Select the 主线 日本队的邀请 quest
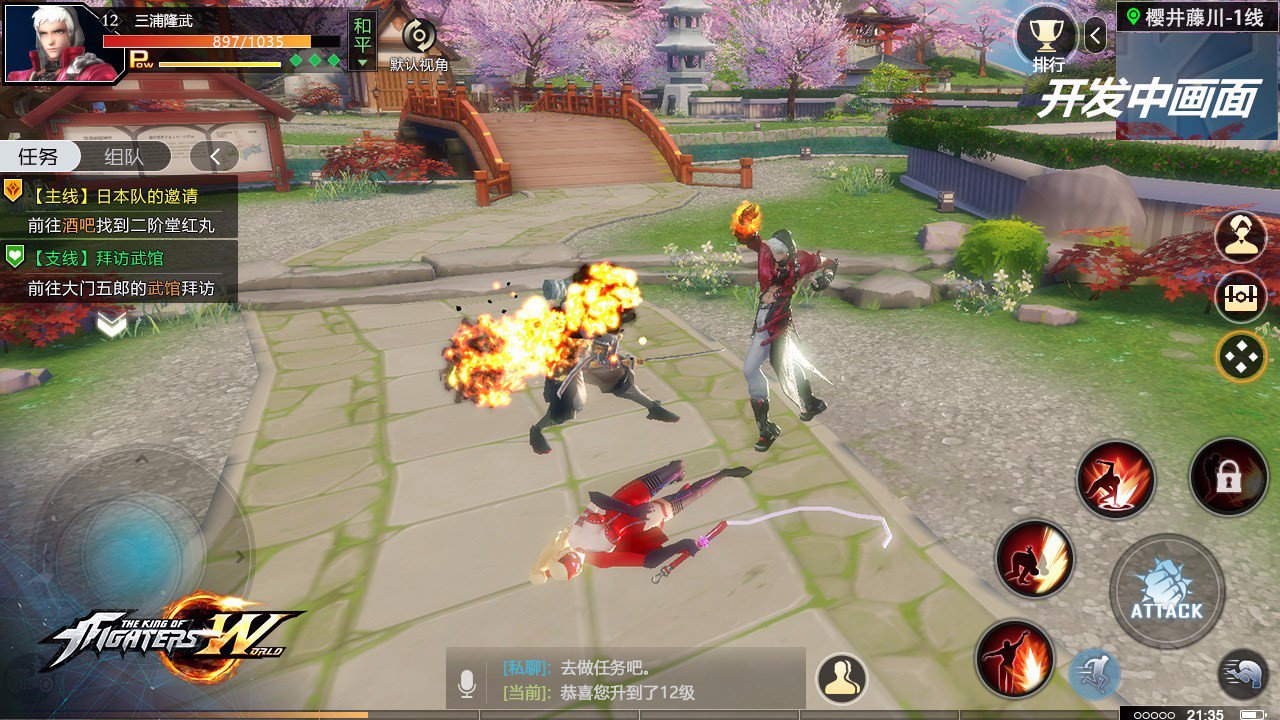The width and height of the screenshot is (1280, 720). (x=120, y=208)
